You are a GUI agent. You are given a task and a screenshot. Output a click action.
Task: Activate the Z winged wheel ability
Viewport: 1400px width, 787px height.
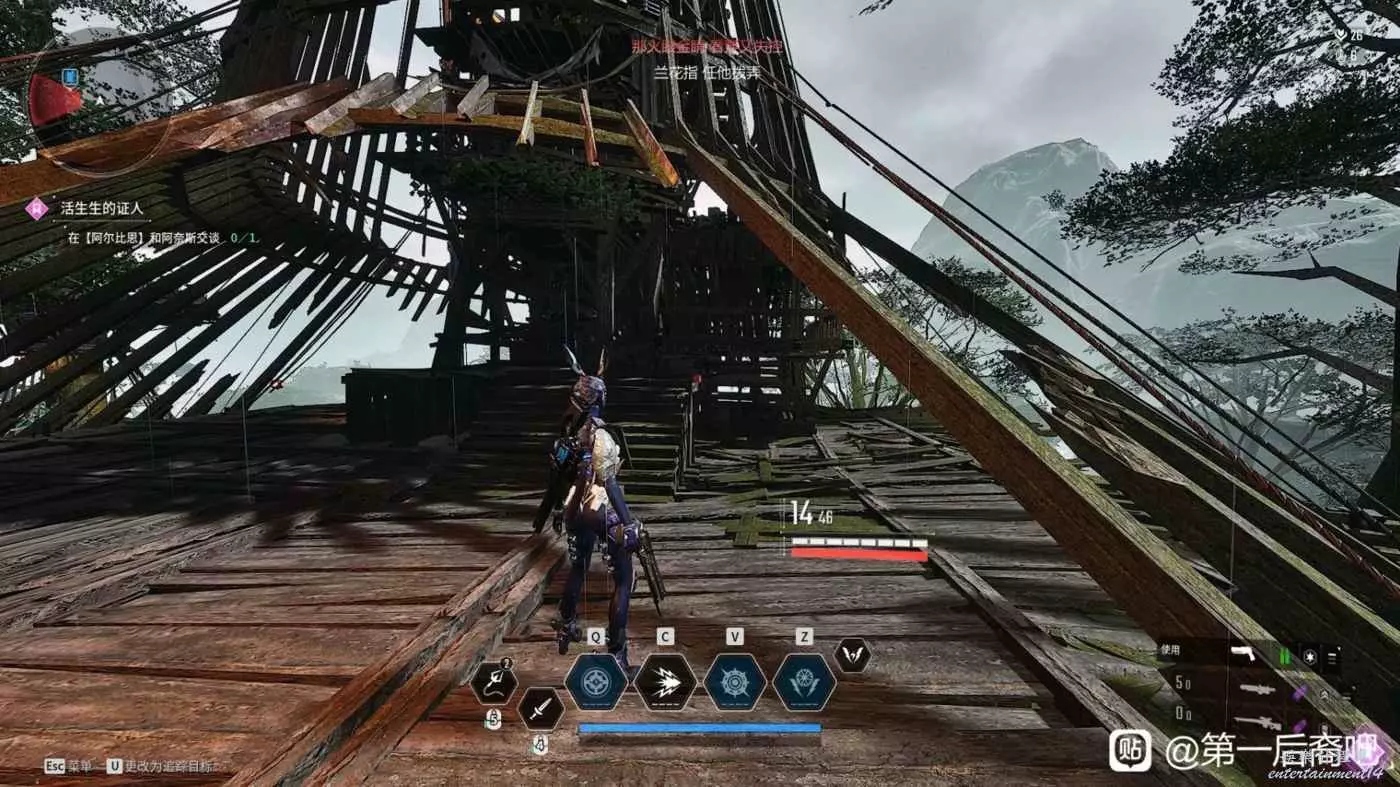pos(804,682)
